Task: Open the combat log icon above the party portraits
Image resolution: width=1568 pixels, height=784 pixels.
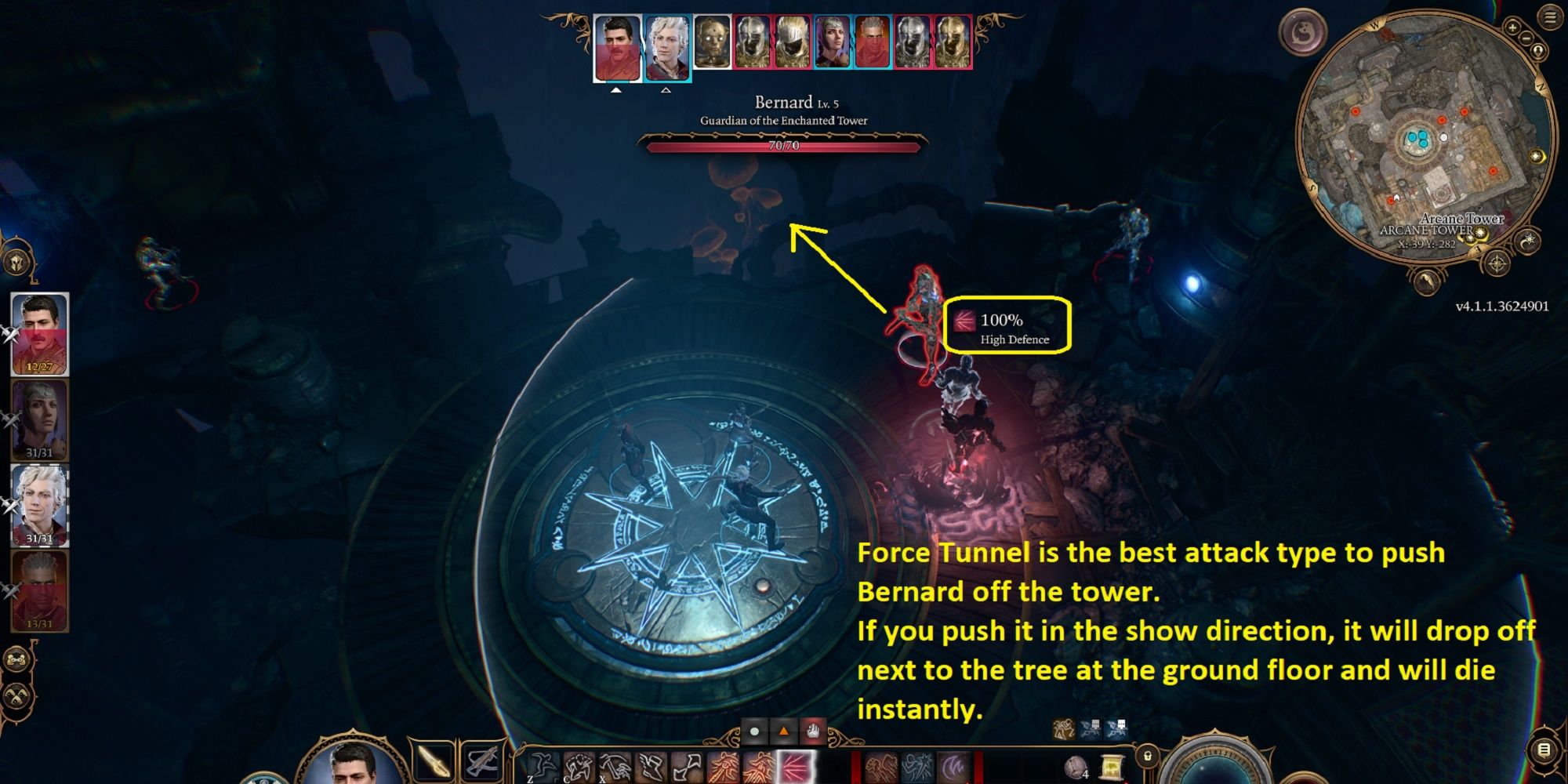Action: pos(16,262)
